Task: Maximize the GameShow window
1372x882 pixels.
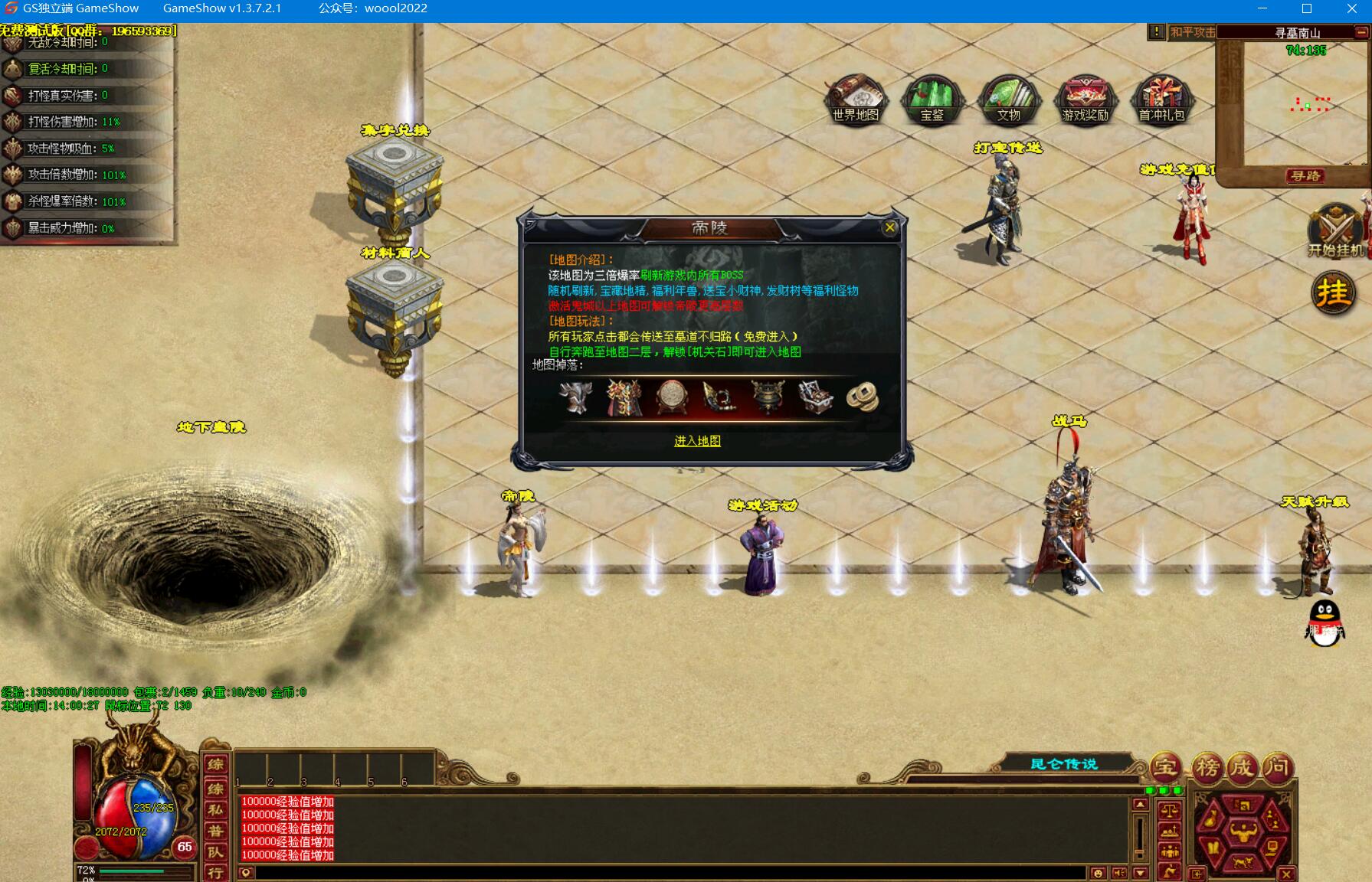Action: pos(1307,8)
